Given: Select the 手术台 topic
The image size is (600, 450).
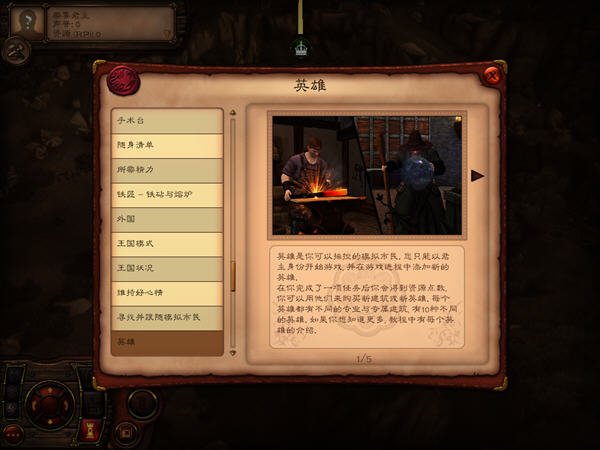Looking at the screenshot, I should (x=166, y=121).
